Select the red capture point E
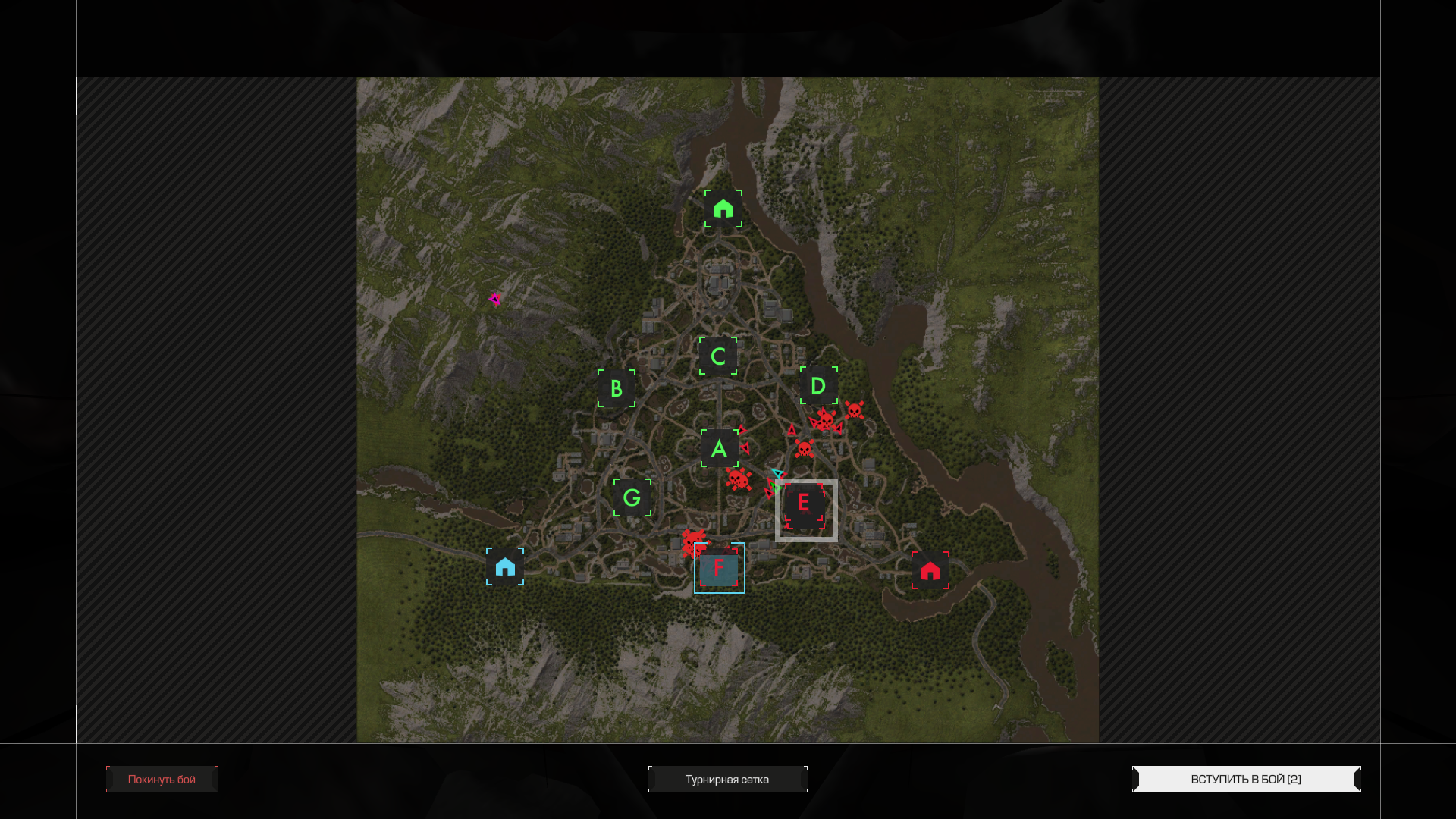This screenshot has width=1456, height=819. (805, 505)
